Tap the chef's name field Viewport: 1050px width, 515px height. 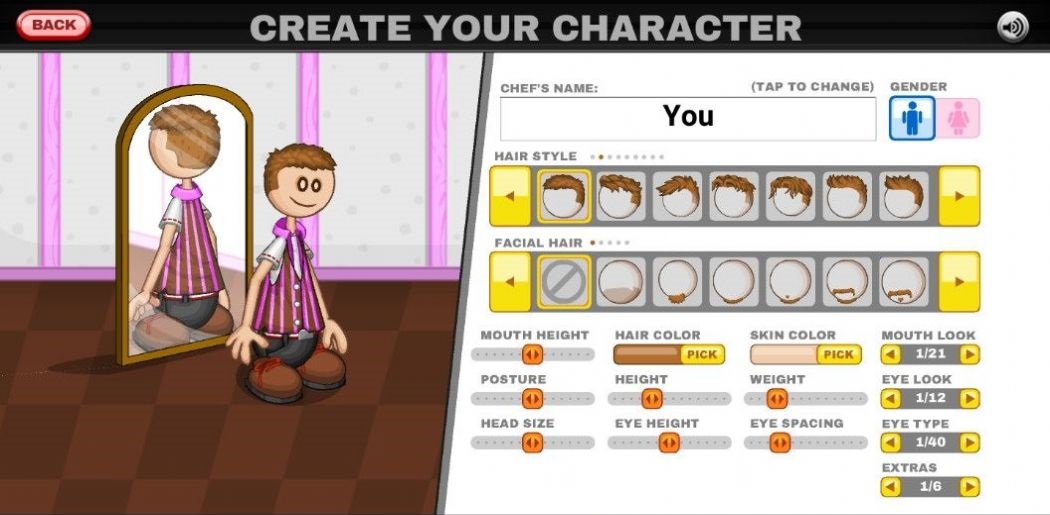(688, 118)
